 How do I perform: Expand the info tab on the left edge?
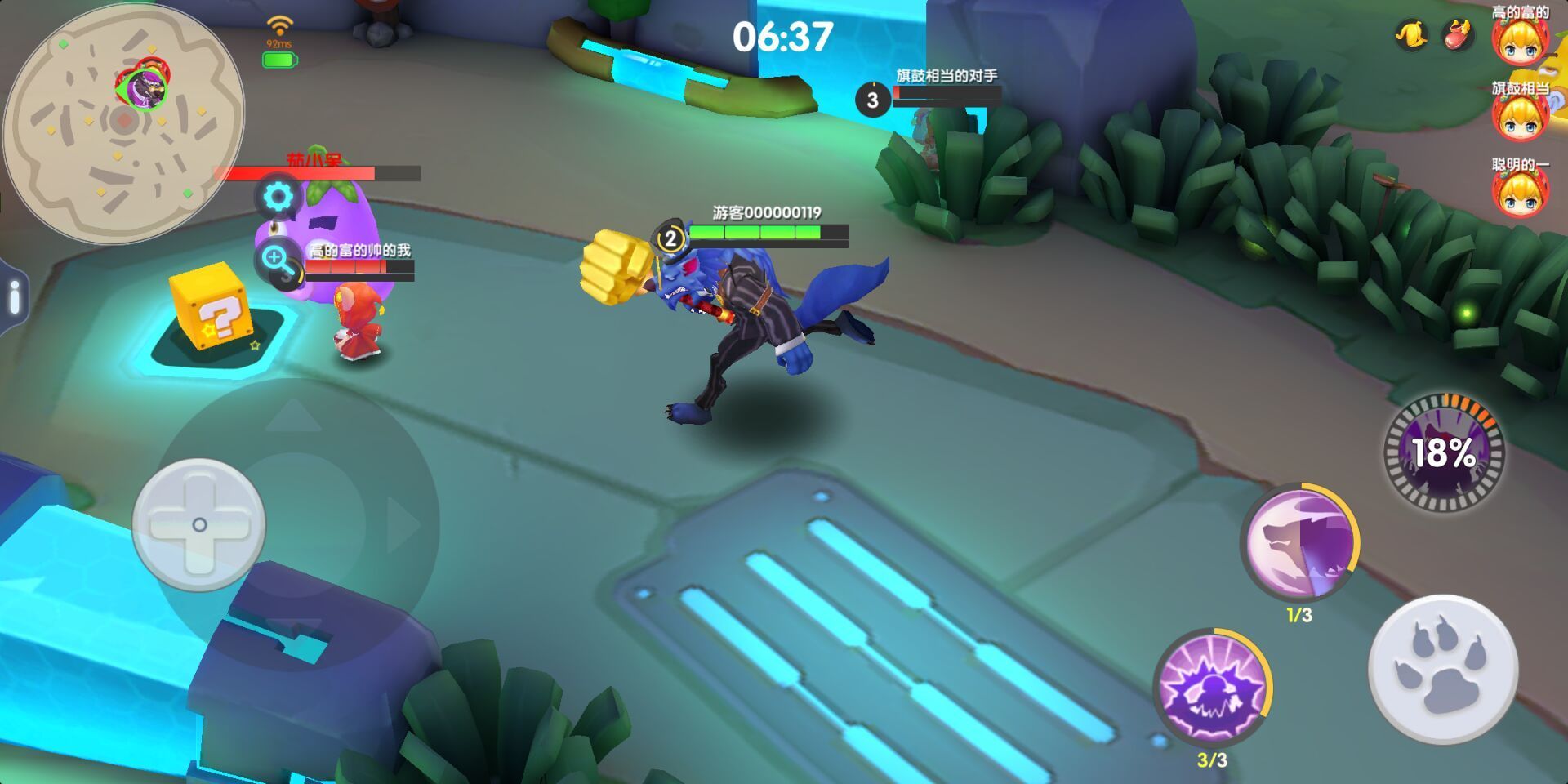coord(14,297)
